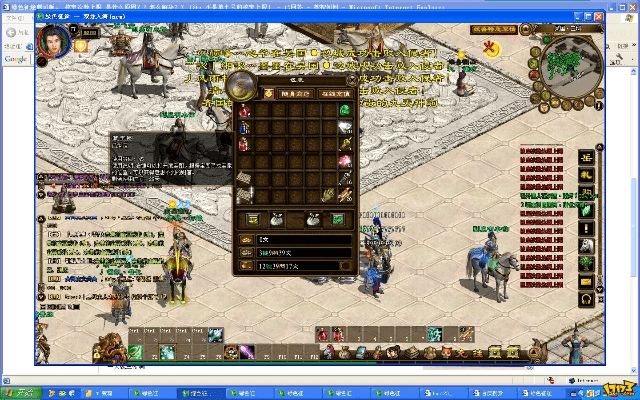Select the green bag slot below inventory grid

point(338,218)
